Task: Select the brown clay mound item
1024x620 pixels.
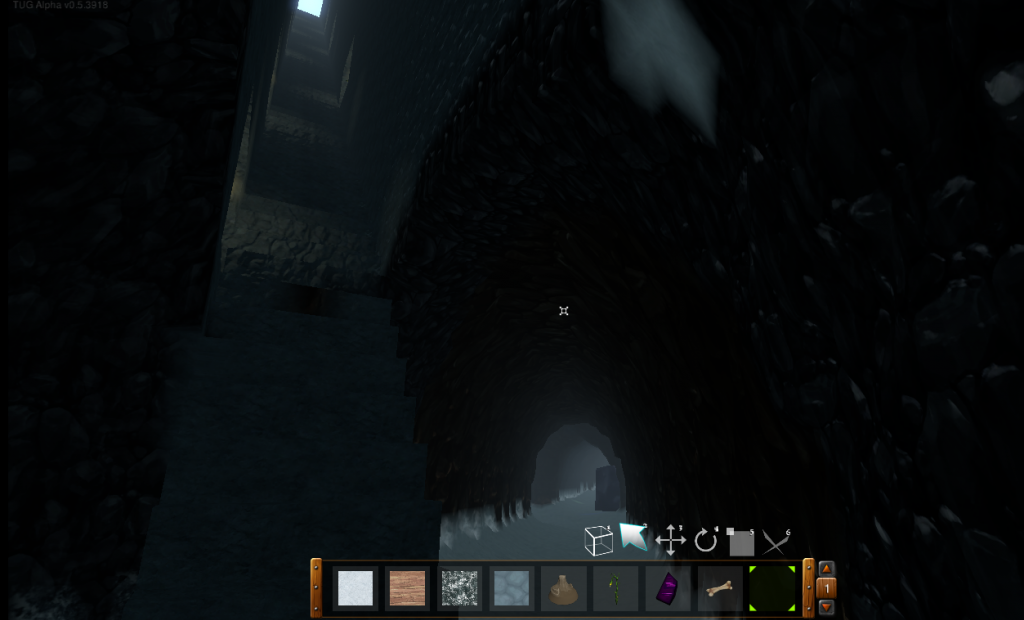Action: 564,589
